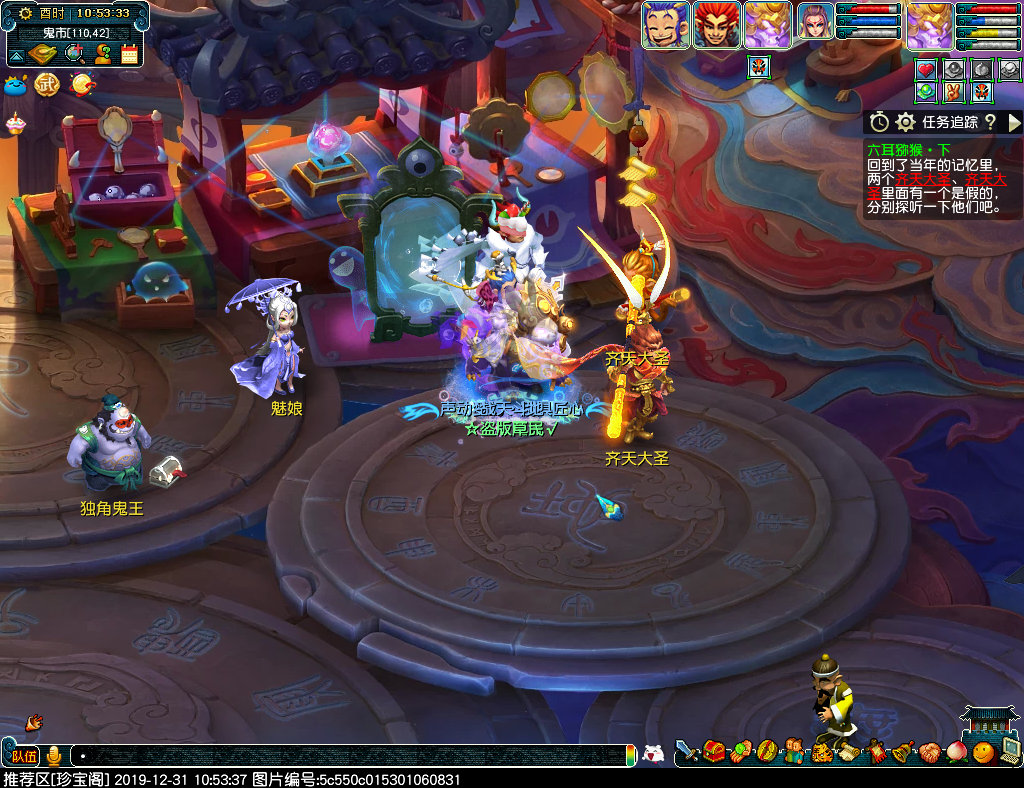The width and height of the screenshot is (1024, 788).
Task: Open quest tracker gear settings
Action: pyautogui.click(x=906, y=122)
